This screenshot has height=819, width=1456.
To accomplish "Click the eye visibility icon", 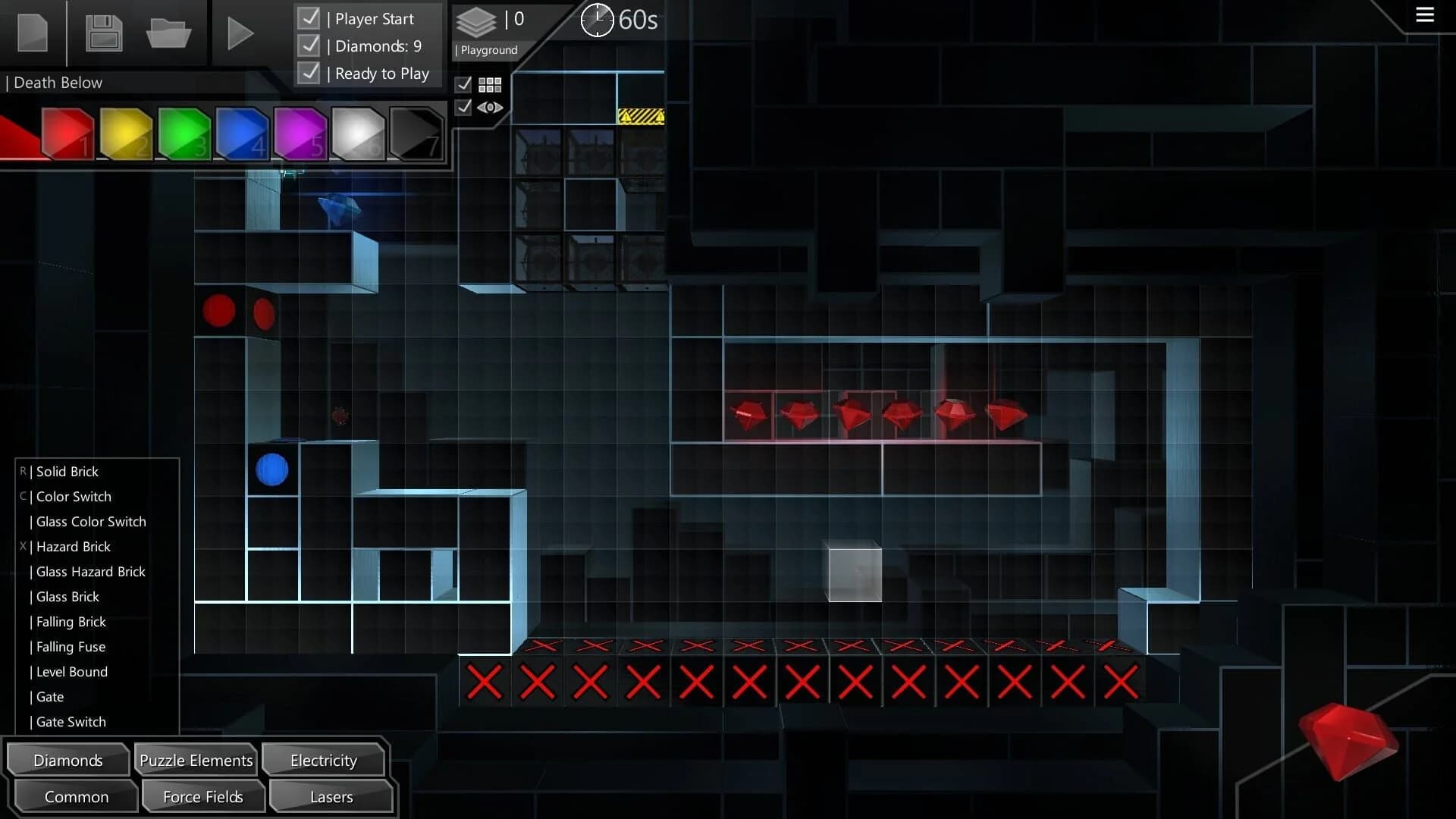I will click(490, 108).
